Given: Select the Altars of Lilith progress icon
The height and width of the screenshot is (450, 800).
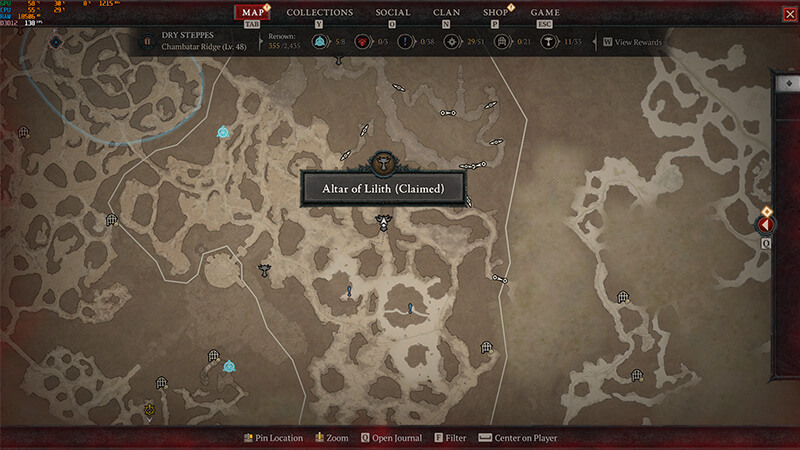Looking at the screenshot, I should click(549, 42).
